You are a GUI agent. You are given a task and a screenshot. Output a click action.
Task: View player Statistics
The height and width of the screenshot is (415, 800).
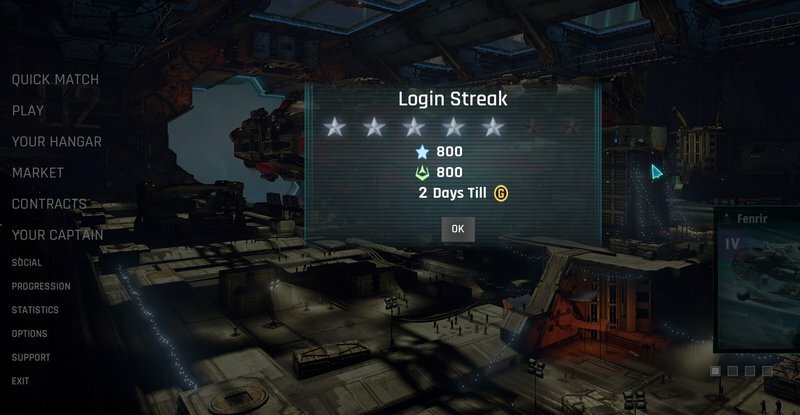pos(35,310)
